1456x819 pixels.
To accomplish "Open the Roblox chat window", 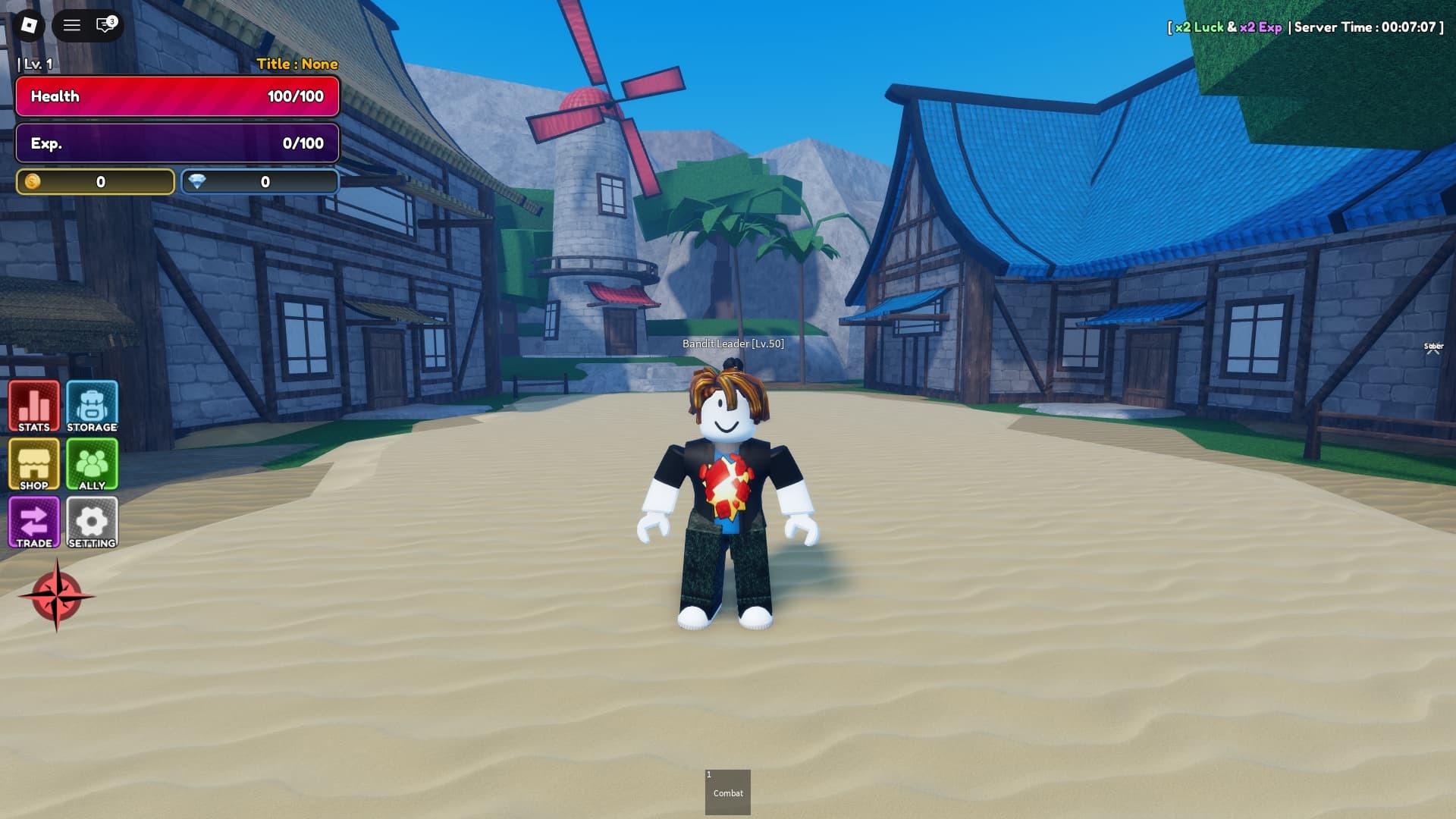I will tap(105, 25).
